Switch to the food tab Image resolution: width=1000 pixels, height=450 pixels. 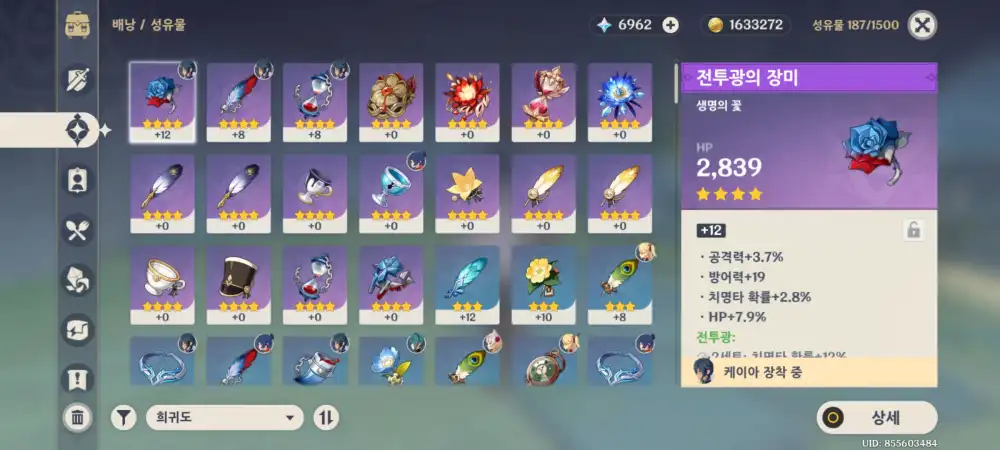coord(77,230)
